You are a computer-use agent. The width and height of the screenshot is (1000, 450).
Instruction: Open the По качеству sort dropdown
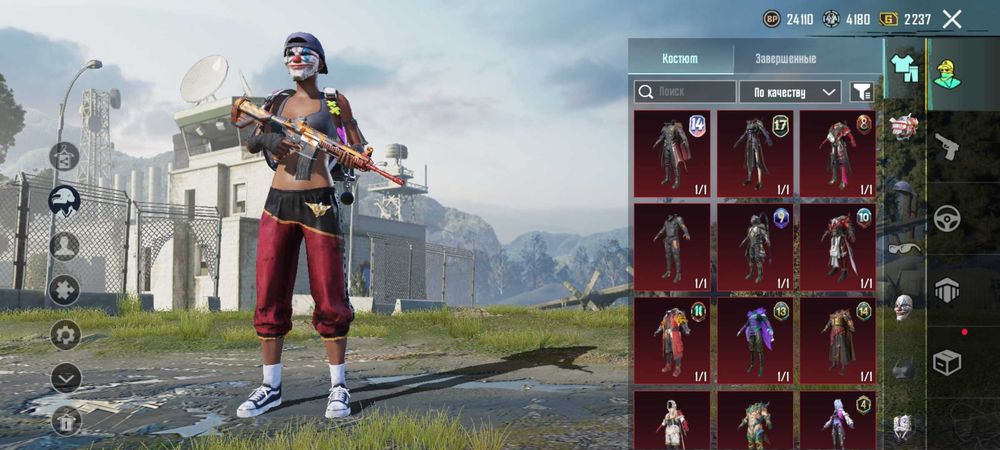point(790,92)
